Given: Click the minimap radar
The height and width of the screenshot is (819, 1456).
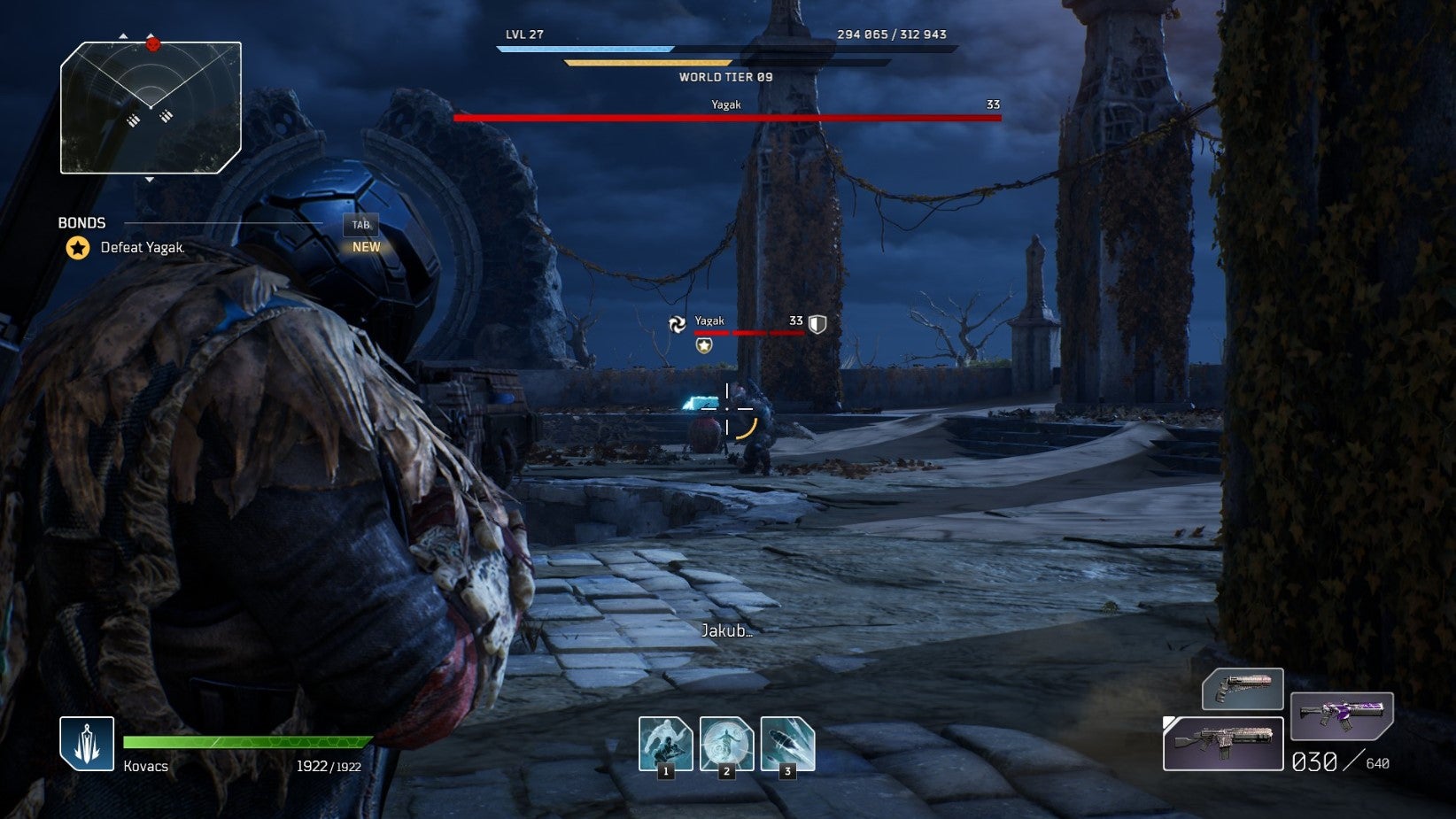Looking at the screenshot, I should pos(151,107).
